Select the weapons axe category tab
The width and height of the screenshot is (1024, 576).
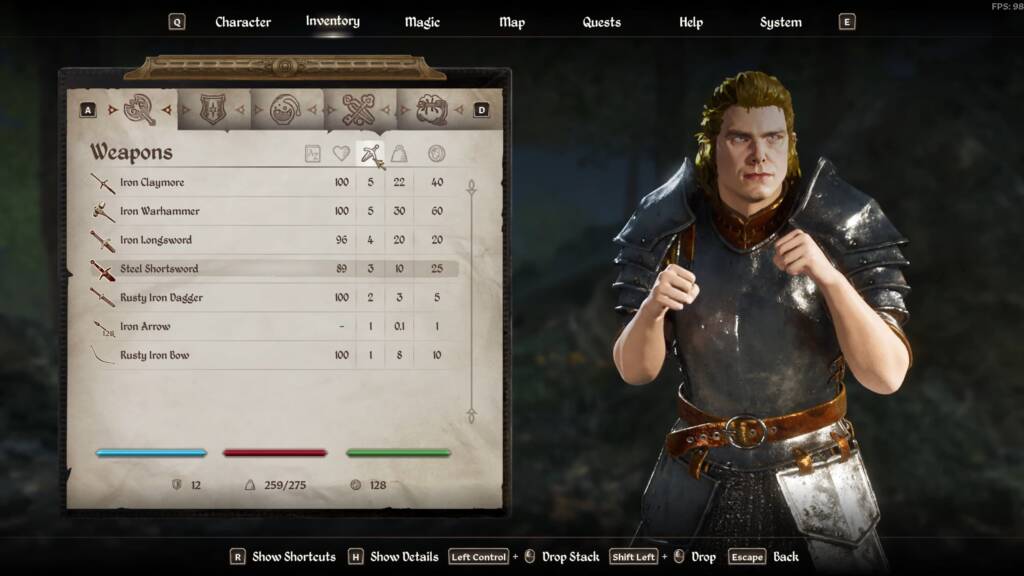pos(140,109)
